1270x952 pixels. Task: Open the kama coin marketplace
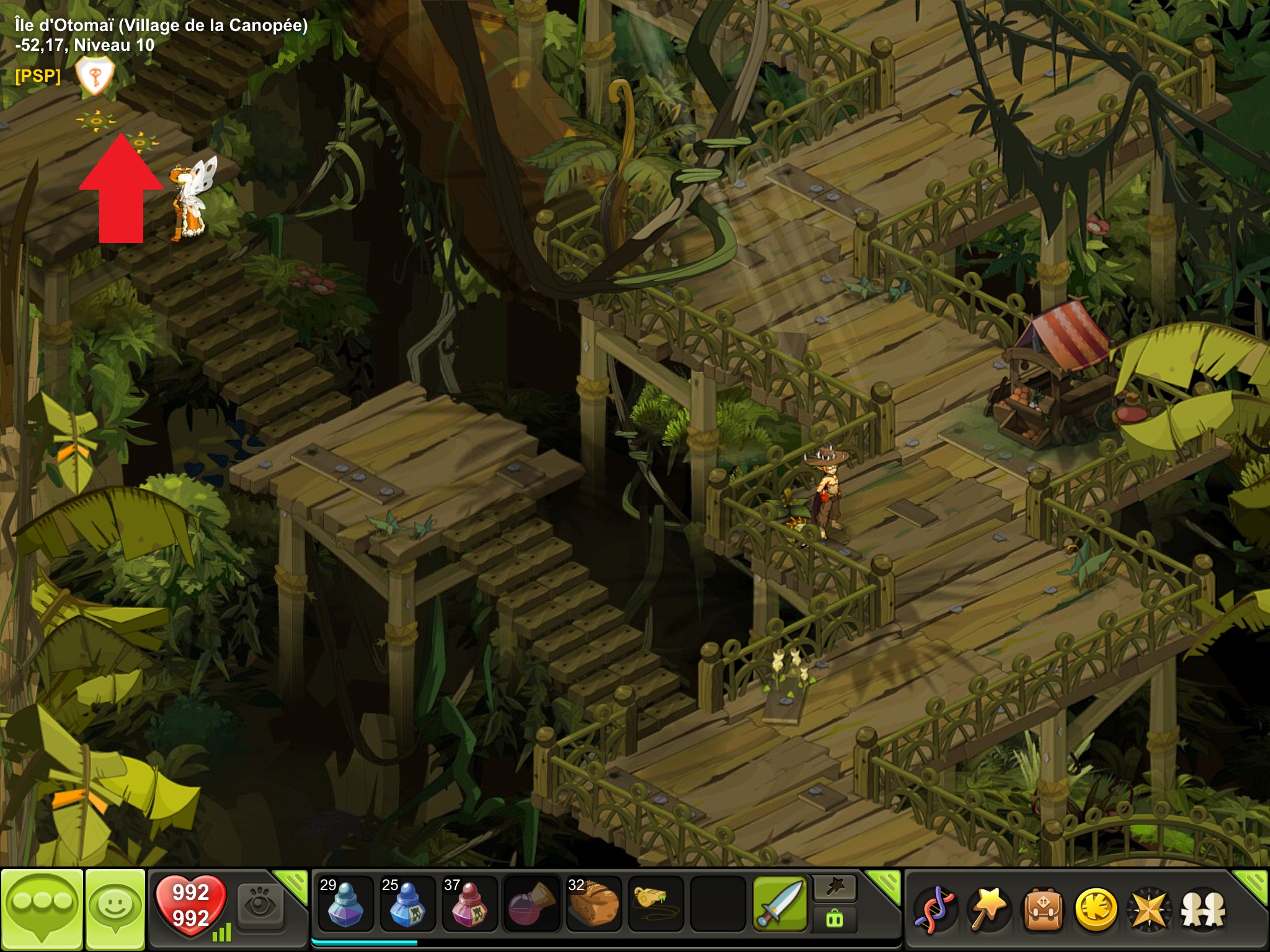tap(1096, 910)
